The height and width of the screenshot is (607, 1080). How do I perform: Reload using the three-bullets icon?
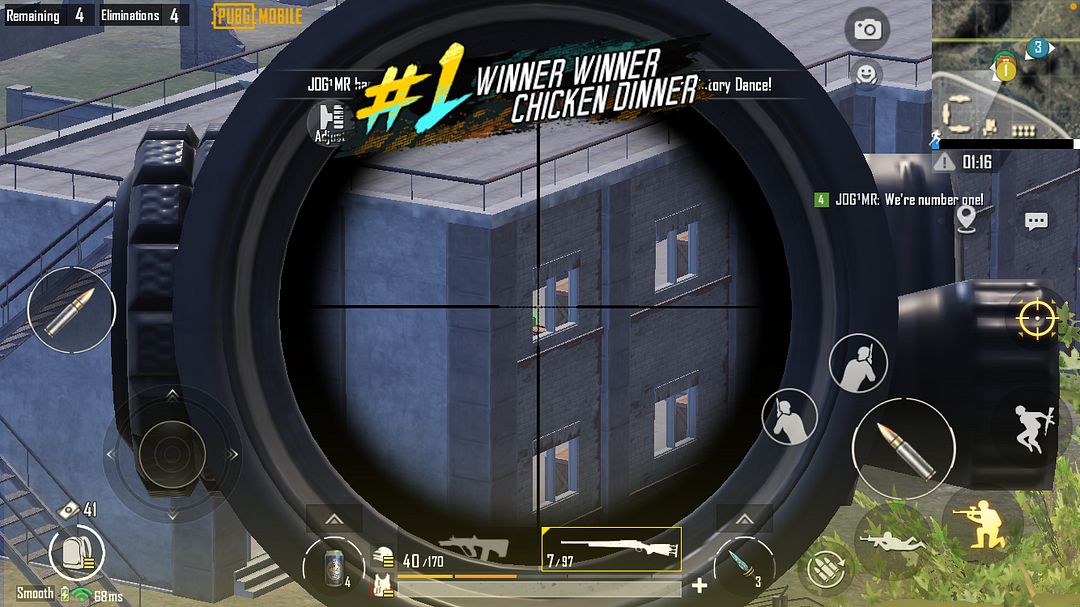tap(825, 570)
